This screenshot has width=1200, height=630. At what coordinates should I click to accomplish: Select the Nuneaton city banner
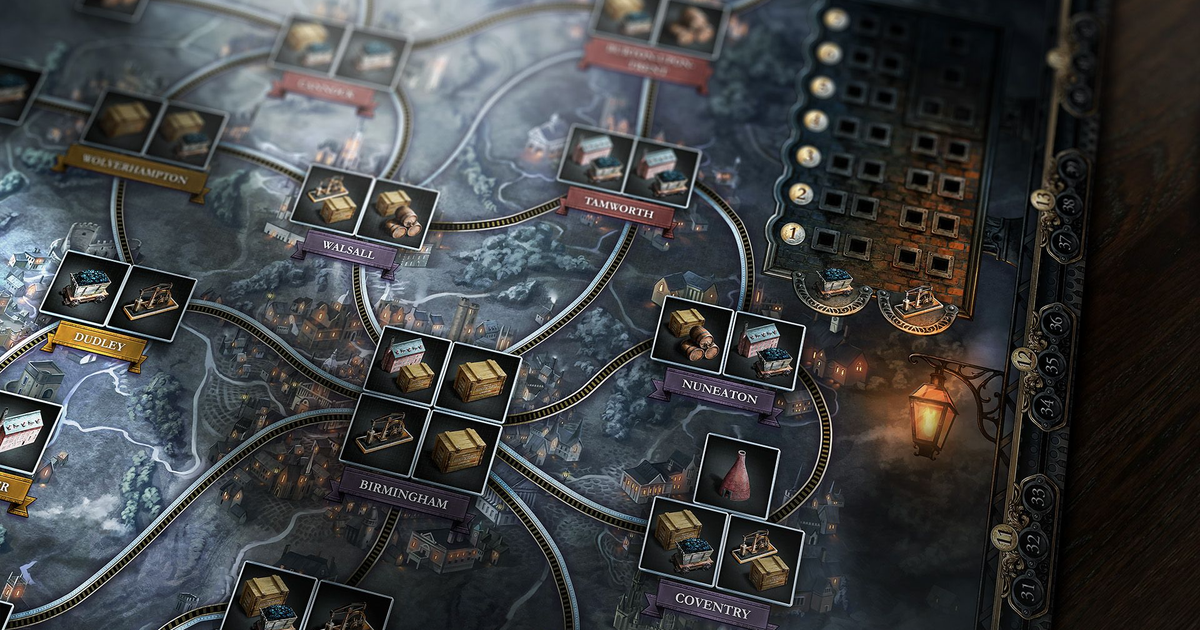tap(712, 396)
